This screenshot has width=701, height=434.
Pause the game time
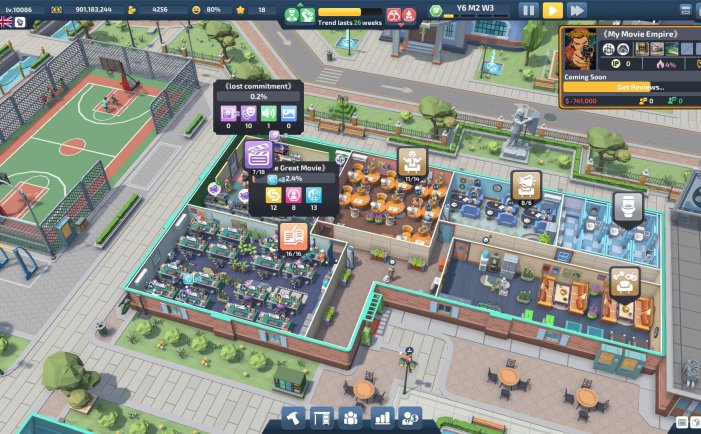529,10
